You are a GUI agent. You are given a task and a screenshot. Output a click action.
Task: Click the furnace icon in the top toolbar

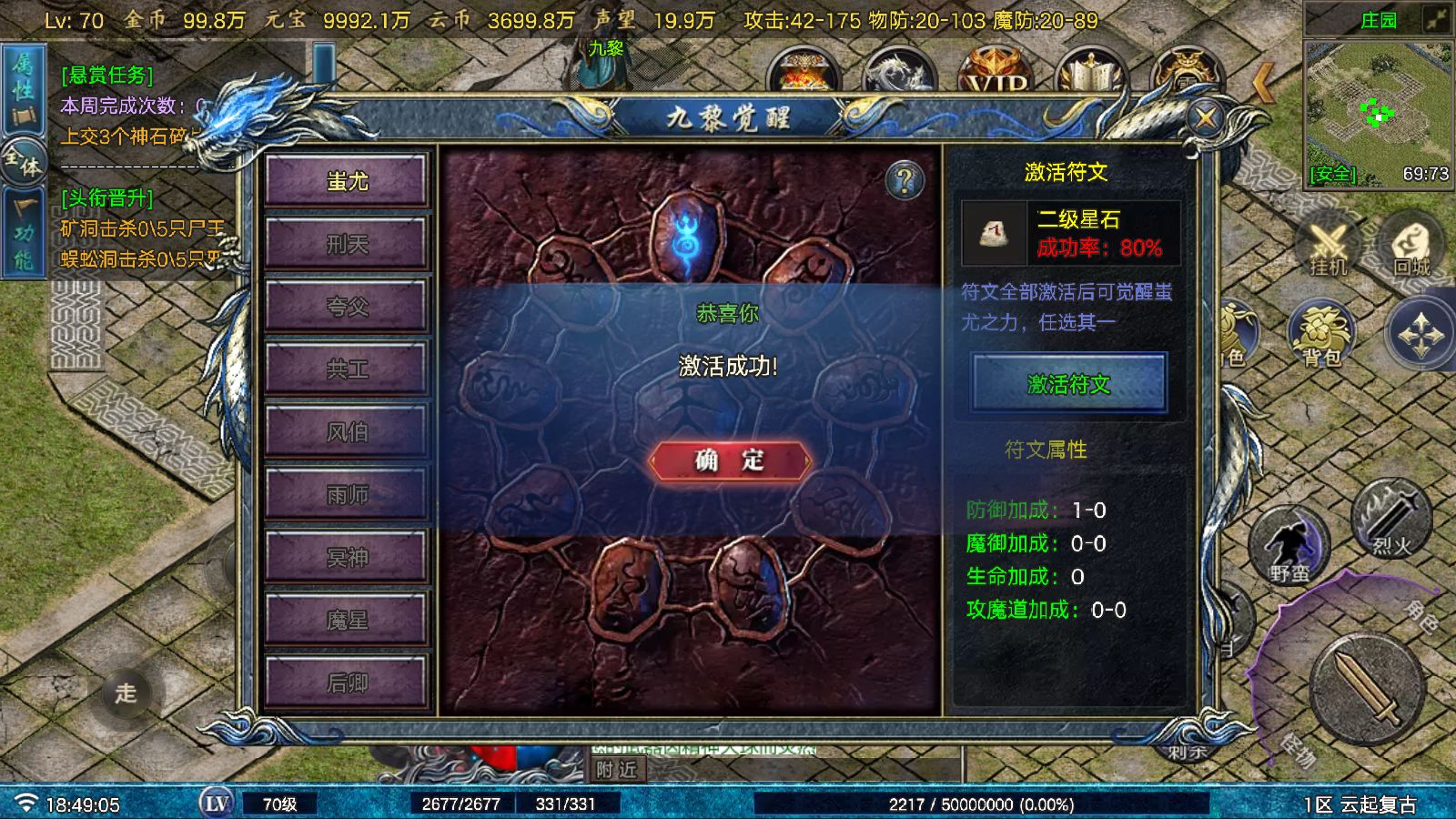coord(805,71)
